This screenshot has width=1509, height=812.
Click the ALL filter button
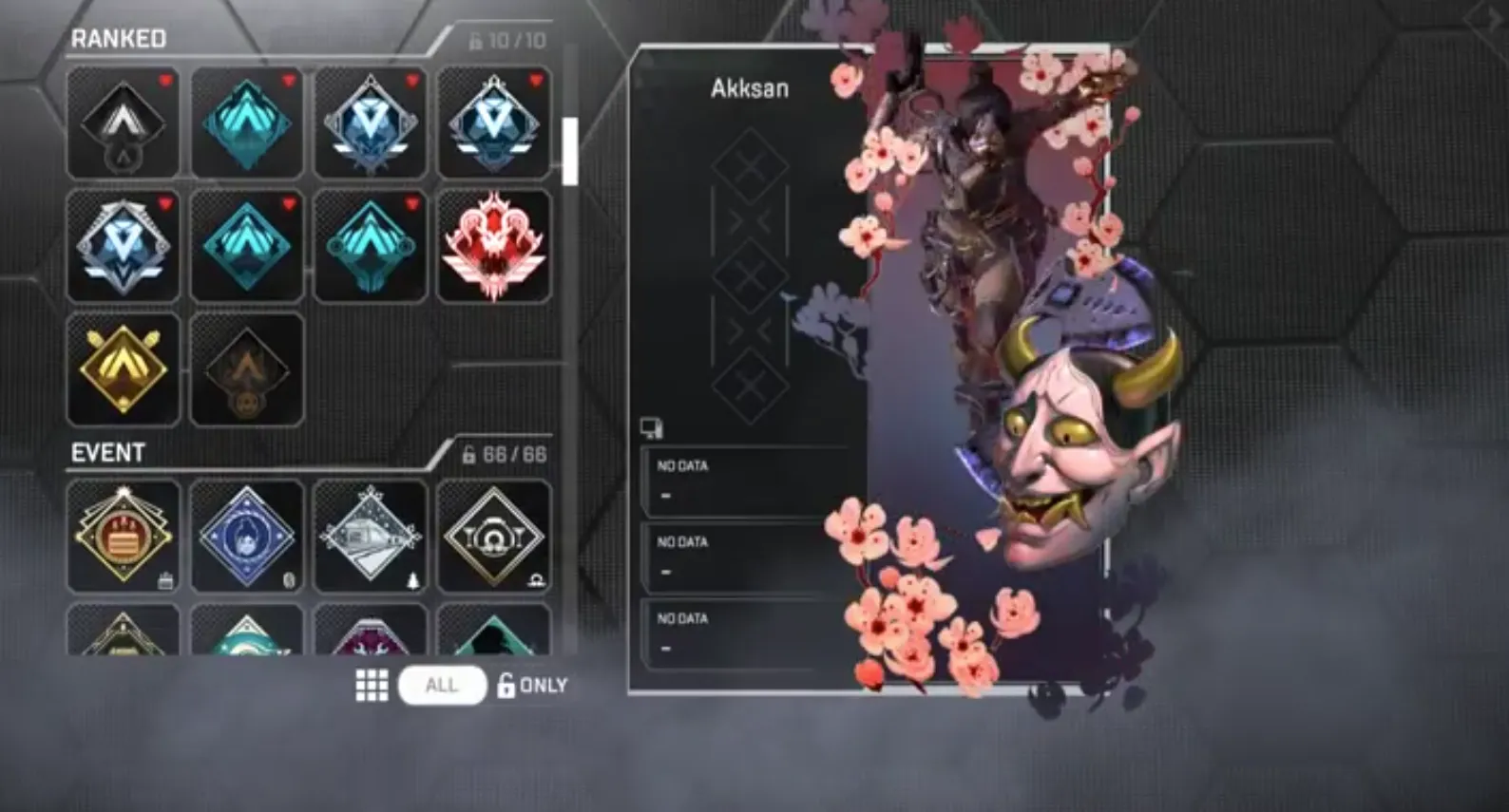click(441, 685)
